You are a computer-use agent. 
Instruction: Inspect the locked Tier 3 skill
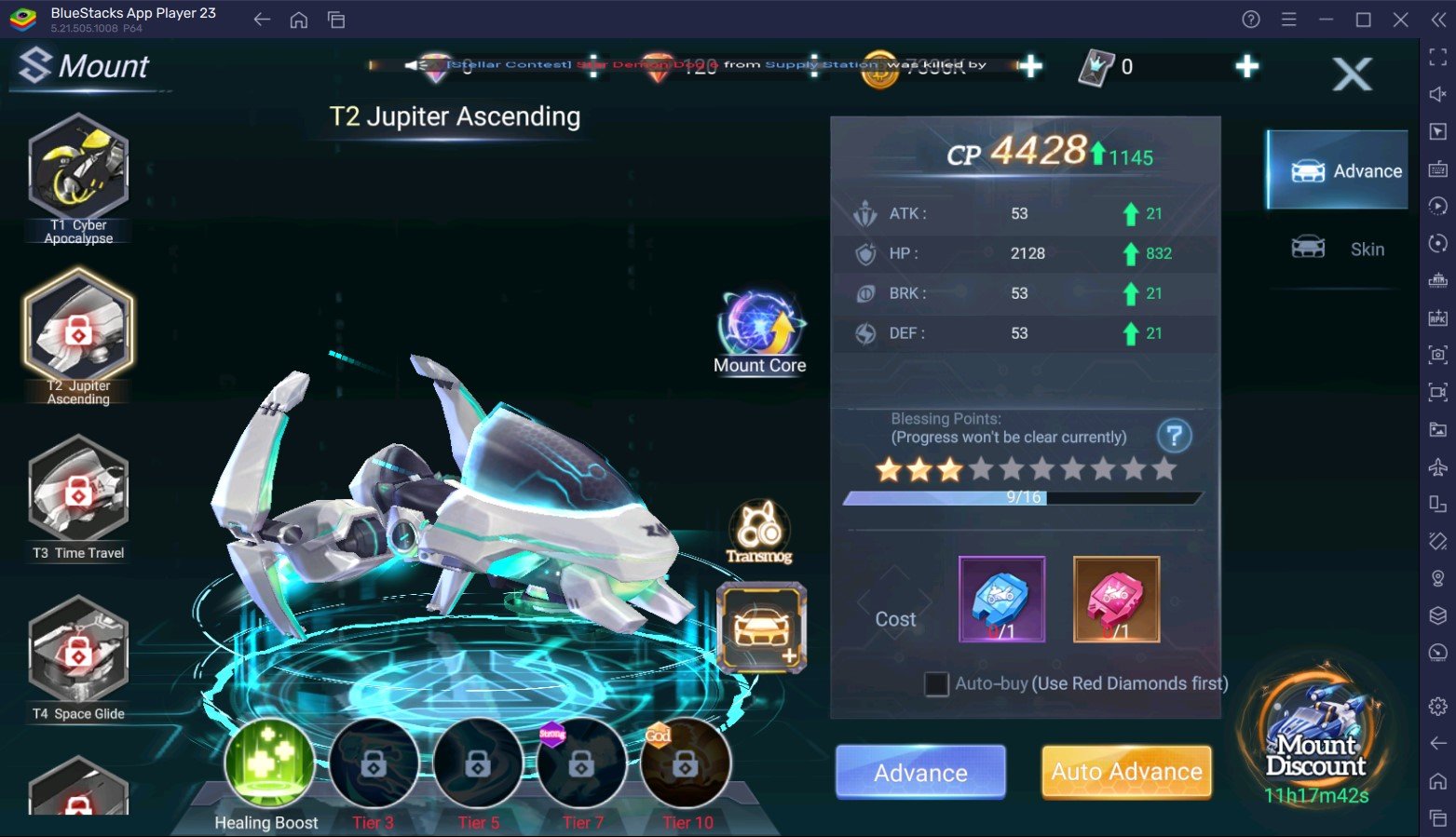tap(374, 763)
